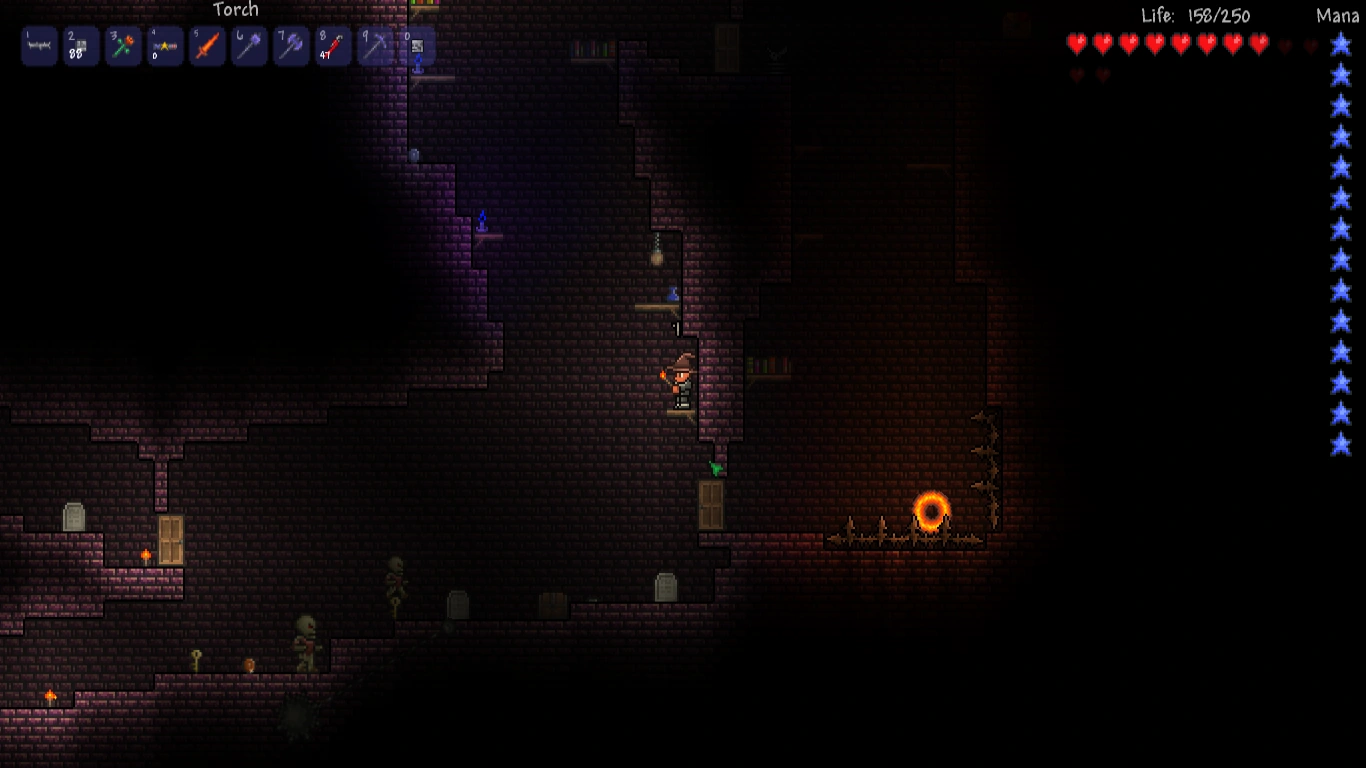Select the orange Fiery Greatsword
The width and height of the screenshot is (1366, 768).
click(x=207, y=46)
